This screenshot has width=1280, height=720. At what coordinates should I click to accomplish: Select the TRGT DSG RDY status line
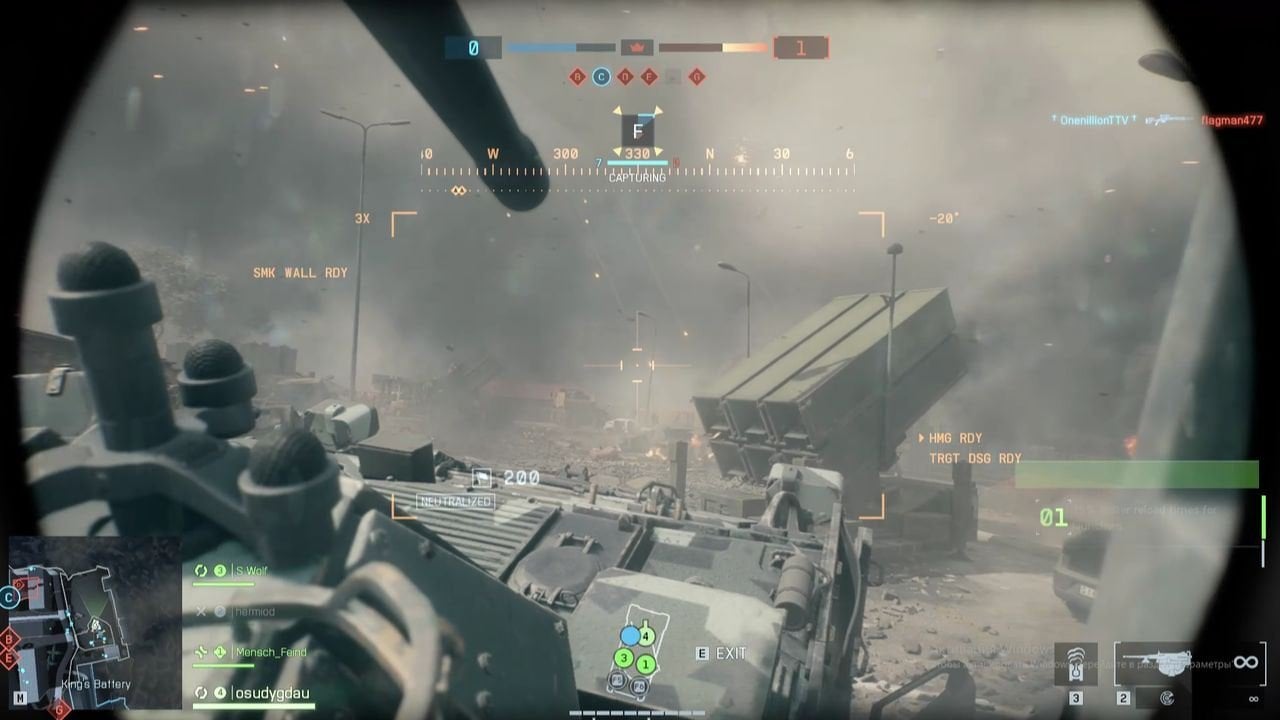click(x=974, y=459)
